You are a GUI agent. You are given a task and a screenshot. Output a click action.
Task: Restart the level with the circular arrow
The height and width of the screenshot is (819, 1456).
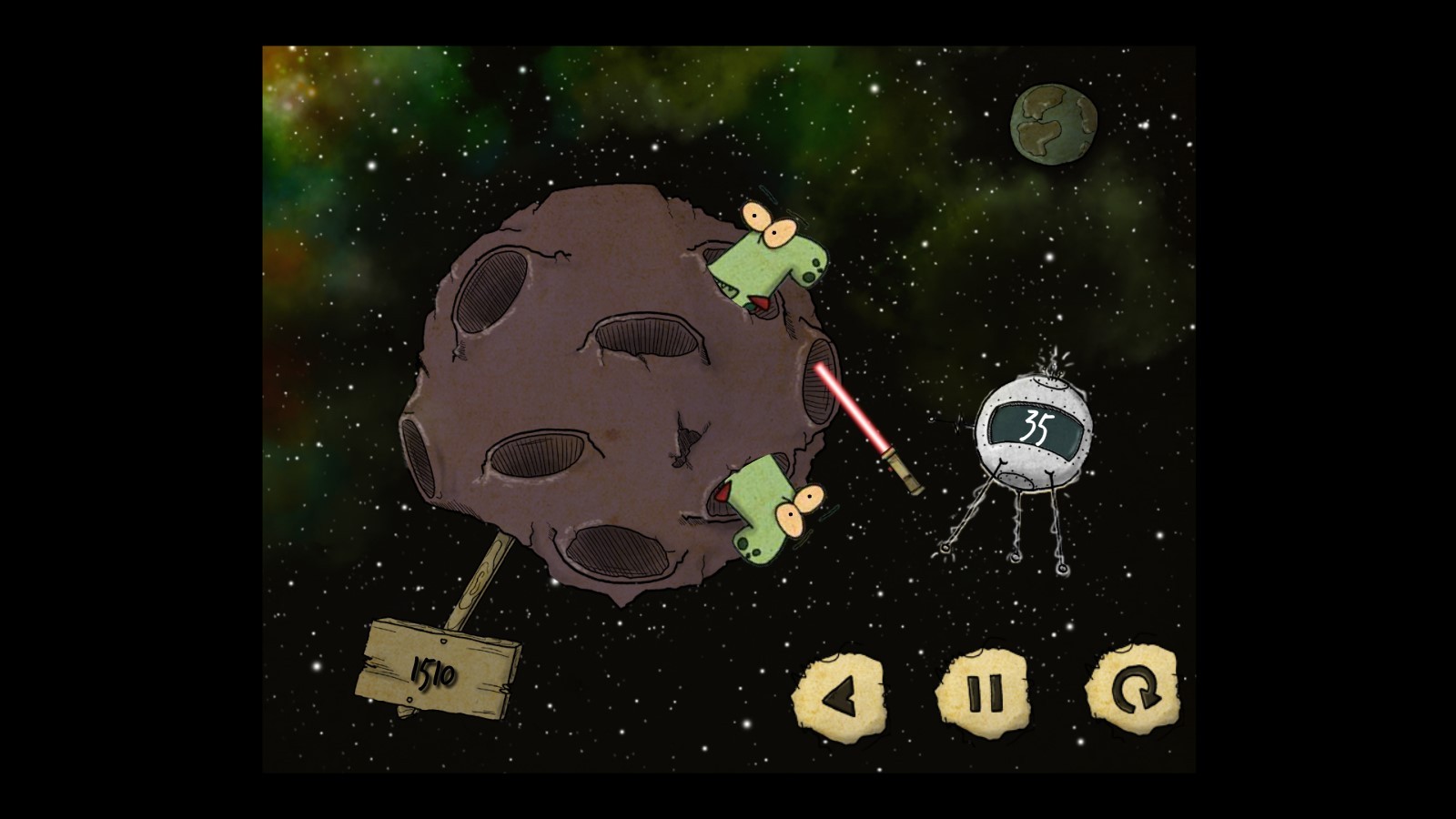(1133, 690)
